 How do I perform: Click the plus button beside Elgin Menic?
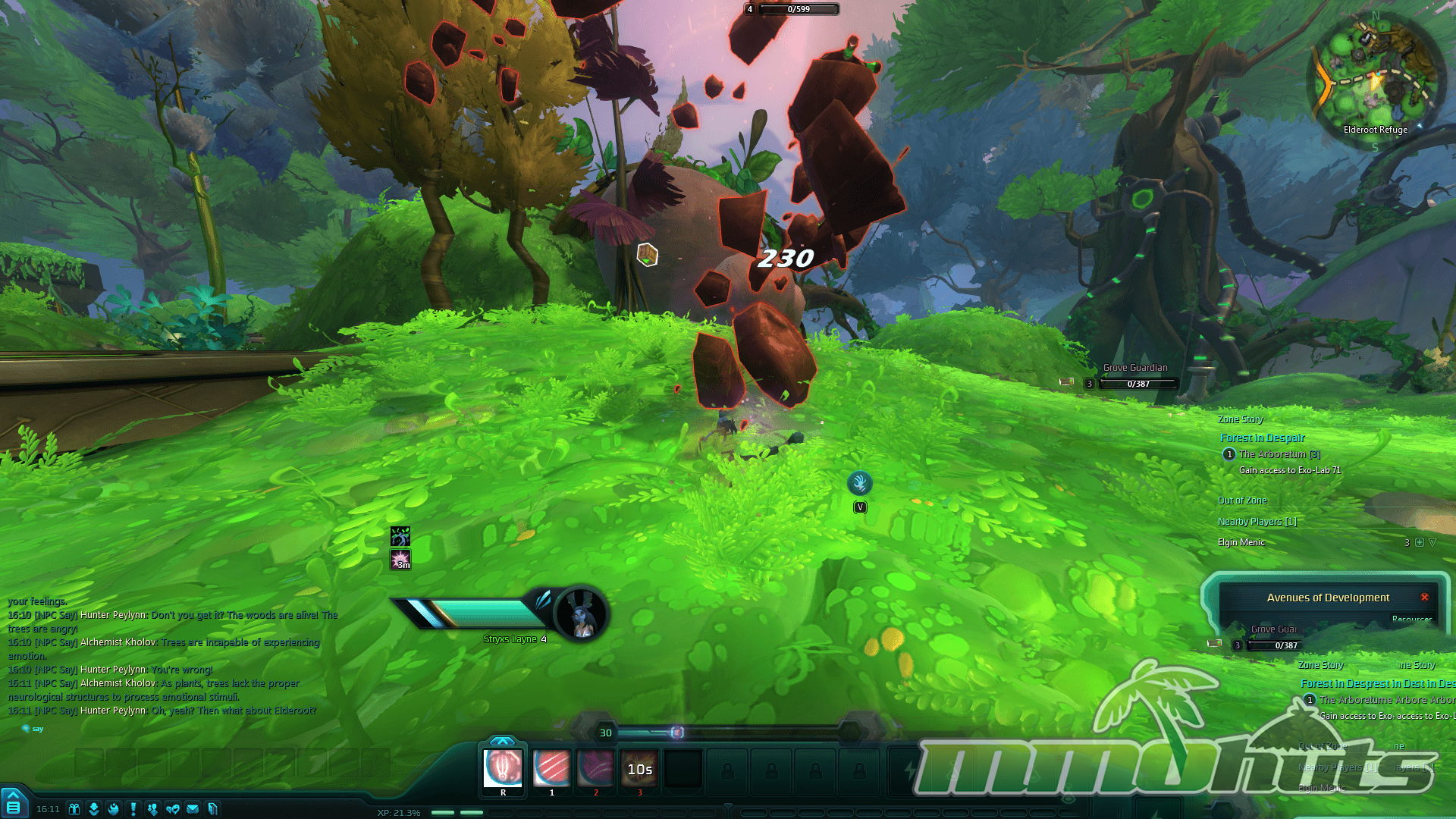[x=1420, y=542]
